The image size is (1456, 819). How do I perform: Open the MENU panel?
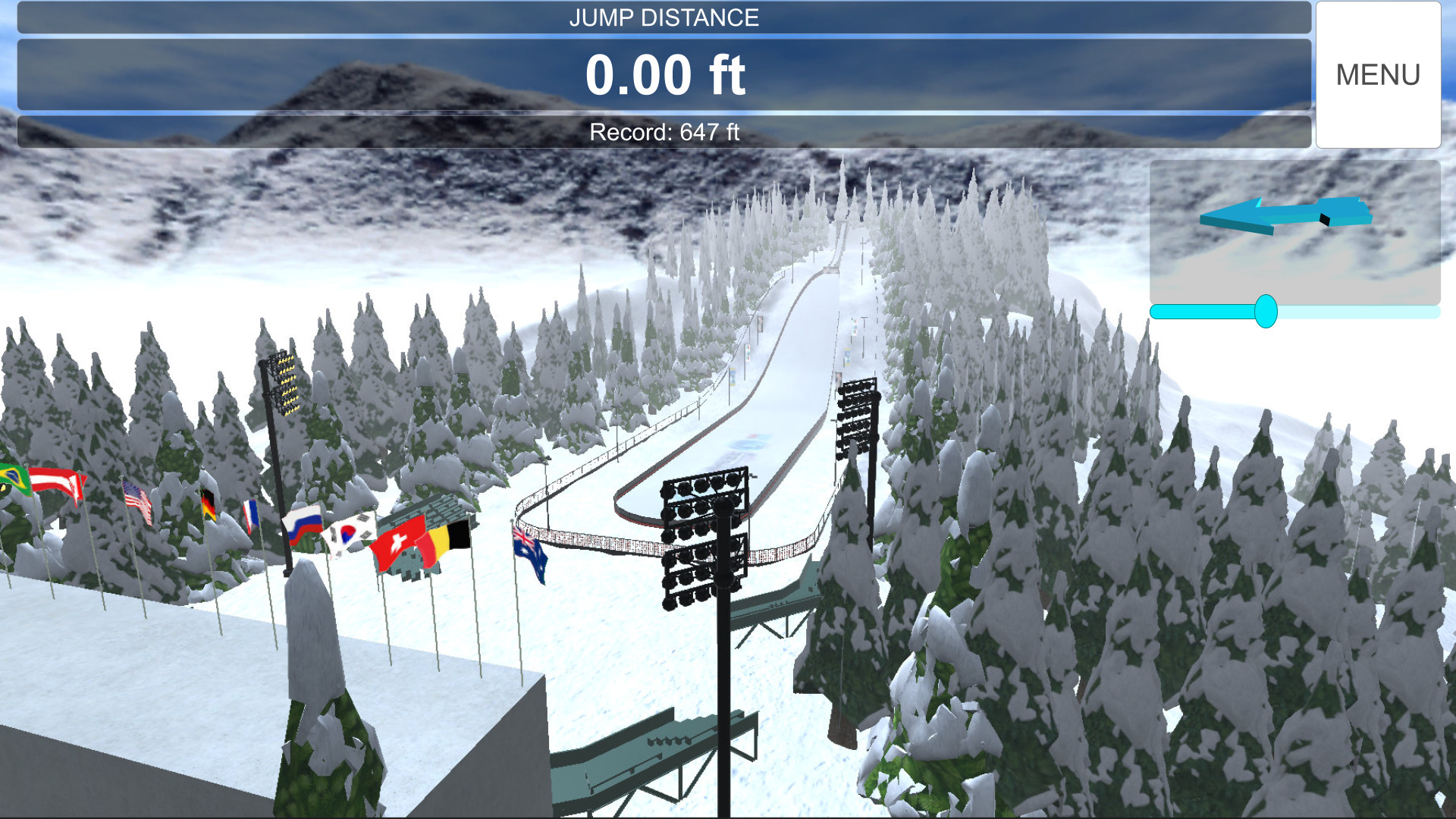pyautogui.click(x=1379, y=74)
